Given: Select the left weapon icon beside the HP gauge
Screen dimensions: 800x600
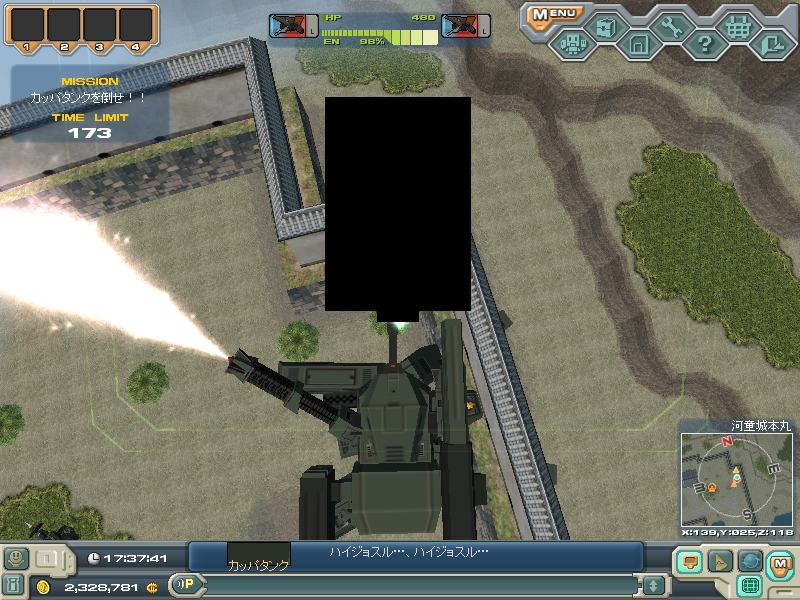Looking at the screenshot, I should pyautogui.click(x=292, y=27).
